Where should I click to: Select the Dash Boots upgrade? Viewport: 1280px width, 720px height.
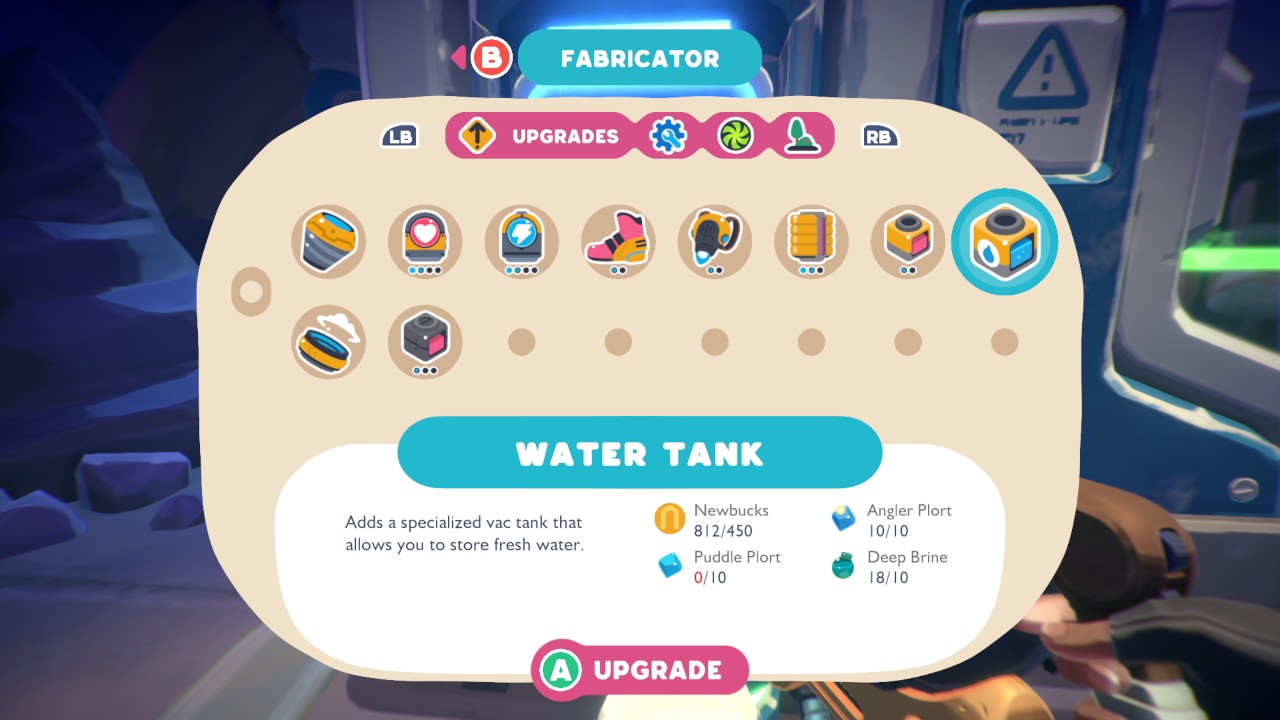coord(617,241)
